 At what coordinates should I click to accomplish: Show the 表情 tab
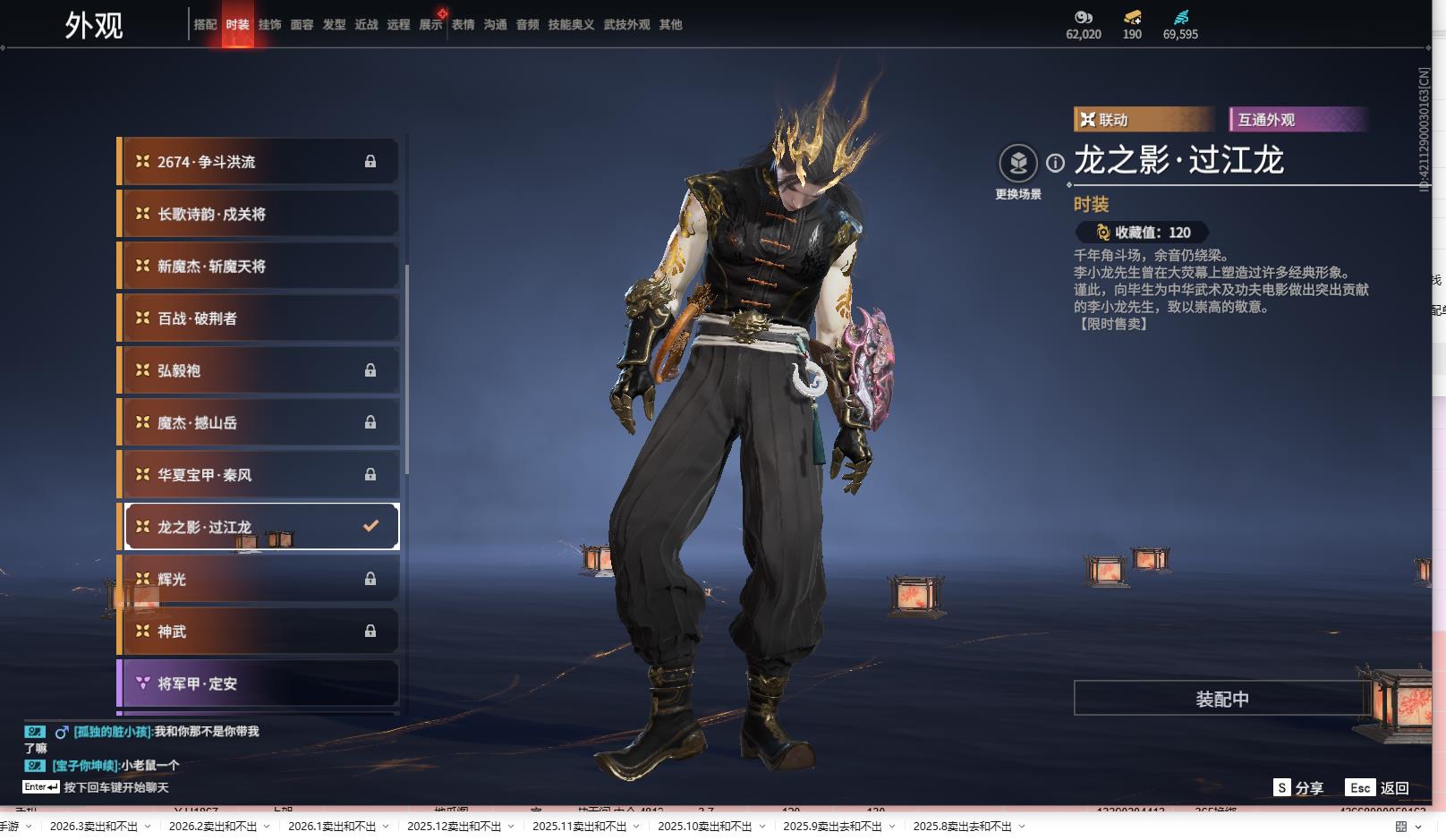click(463, 25)
